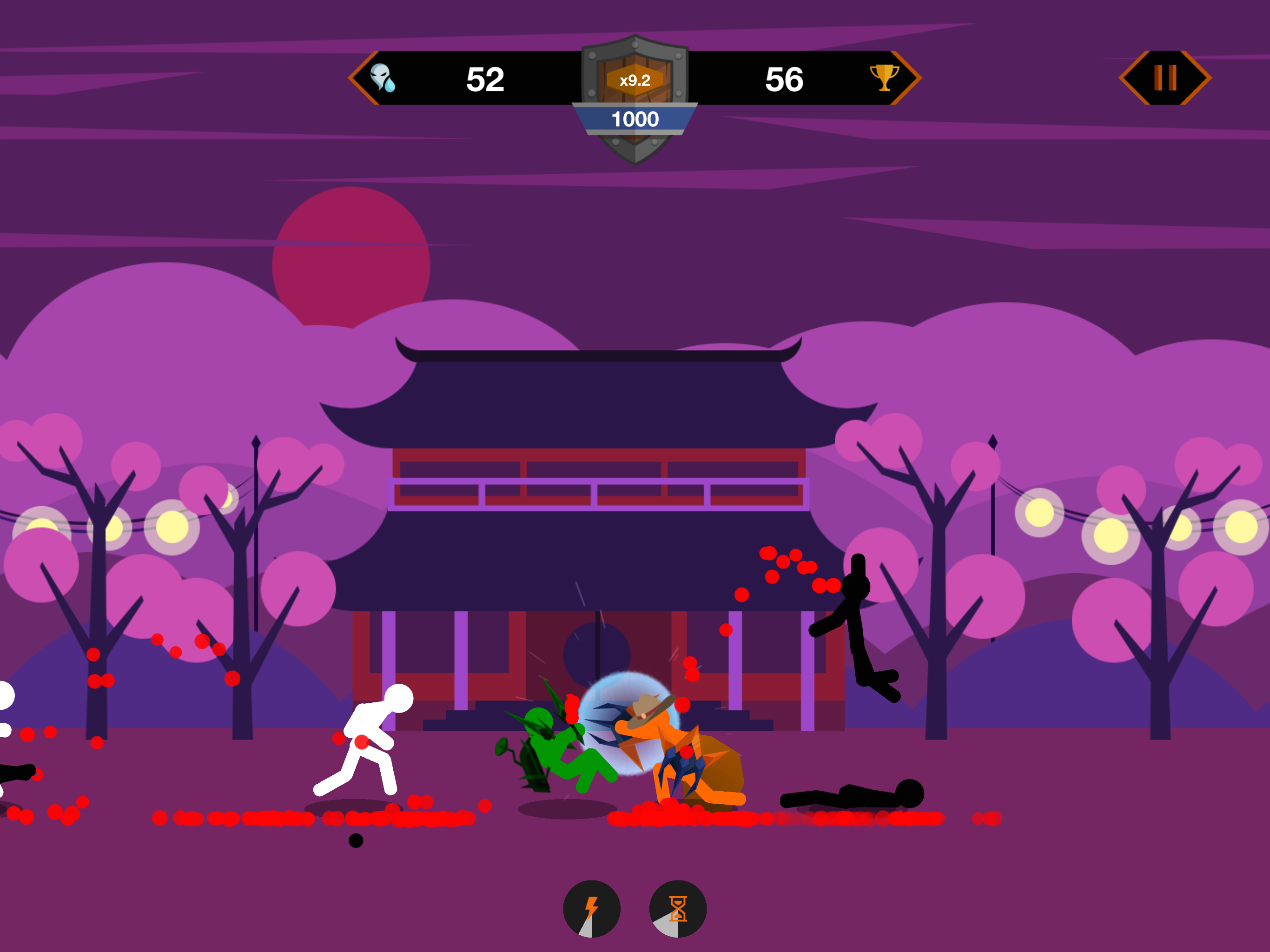Click the shield emblem at top center
Image resolution: width=1270 pixels, height=952 pixels.
[635, 98]
